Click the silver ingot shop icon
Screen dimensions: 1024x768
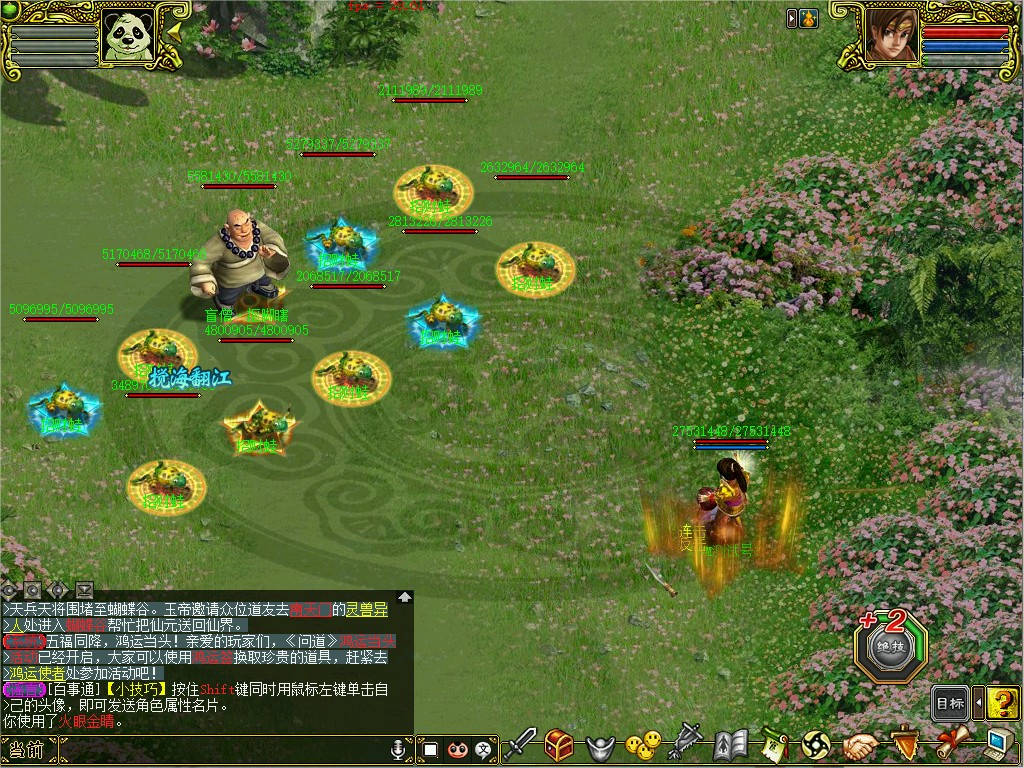pos(600,746)
